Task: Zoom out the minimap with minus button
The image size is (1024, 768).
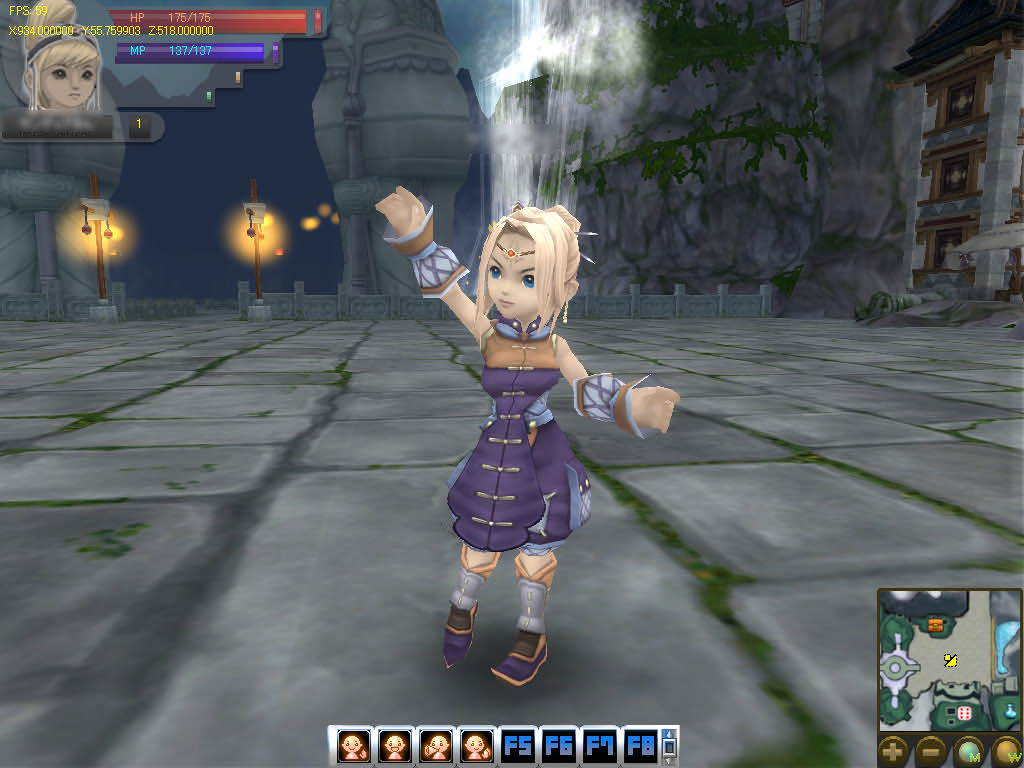Action: (931, 751)
